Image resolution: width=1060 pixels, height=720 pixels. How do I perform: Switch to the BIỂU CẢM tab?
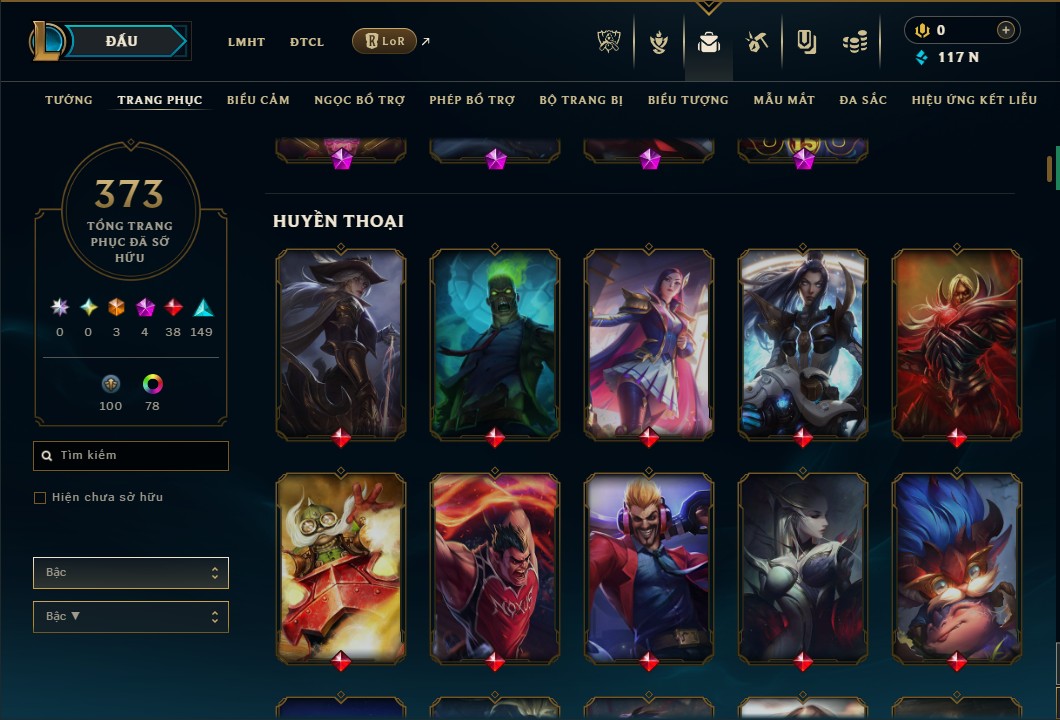258,100
